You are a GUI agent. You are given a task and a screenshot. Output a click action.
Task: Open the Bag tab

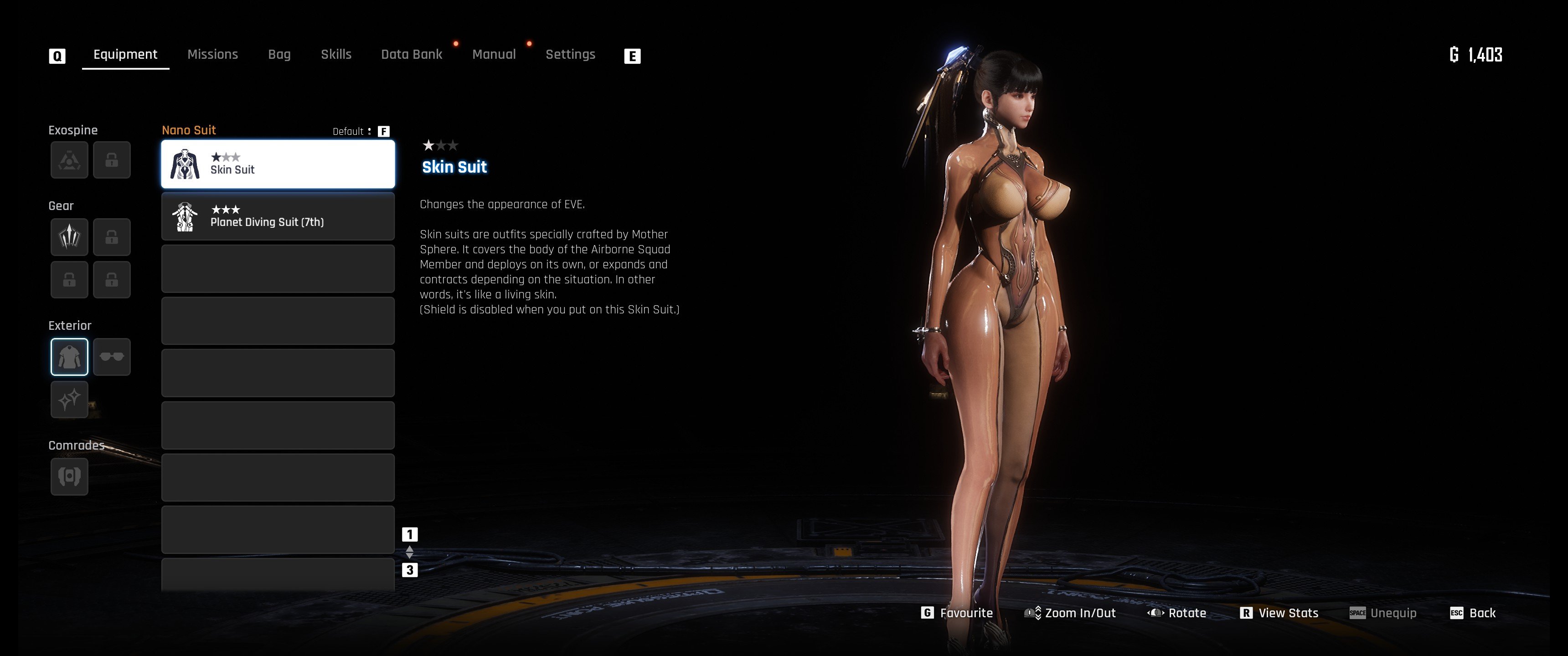point(279,55)
